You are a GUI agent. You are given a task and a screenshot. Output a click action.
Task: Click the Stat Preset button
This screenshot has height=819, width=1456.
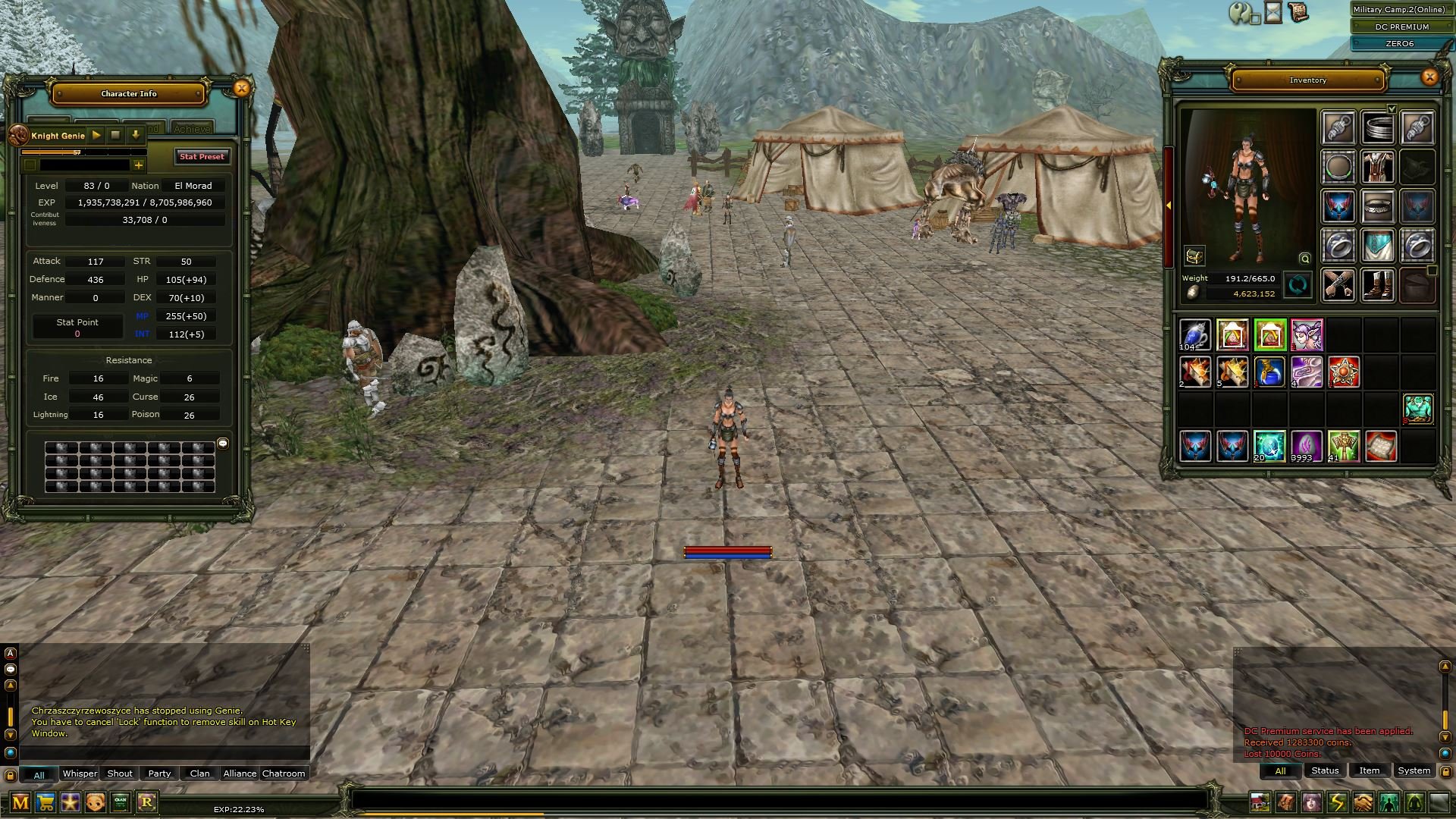202,157
